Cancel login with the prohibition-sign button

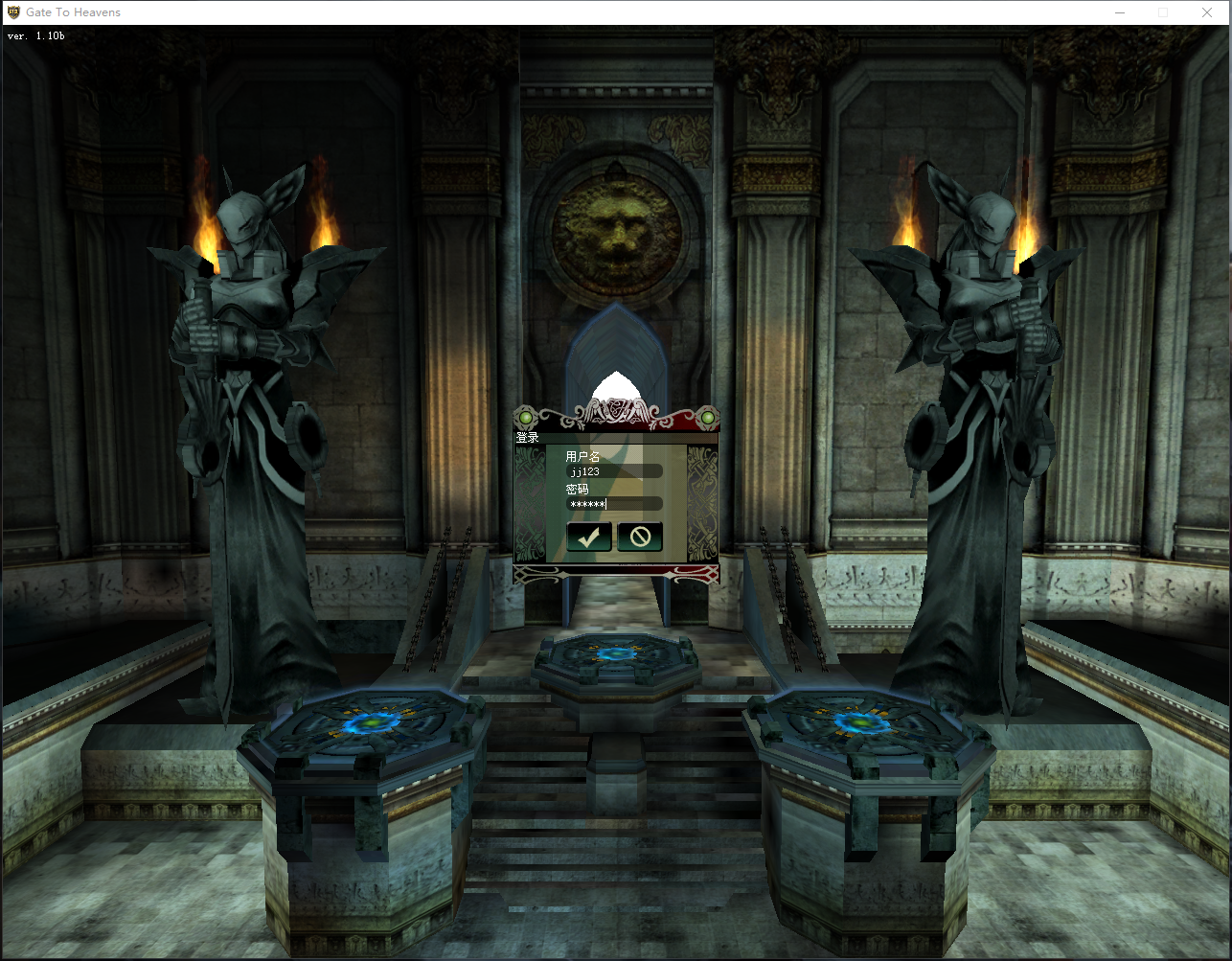tap(640, 537)
